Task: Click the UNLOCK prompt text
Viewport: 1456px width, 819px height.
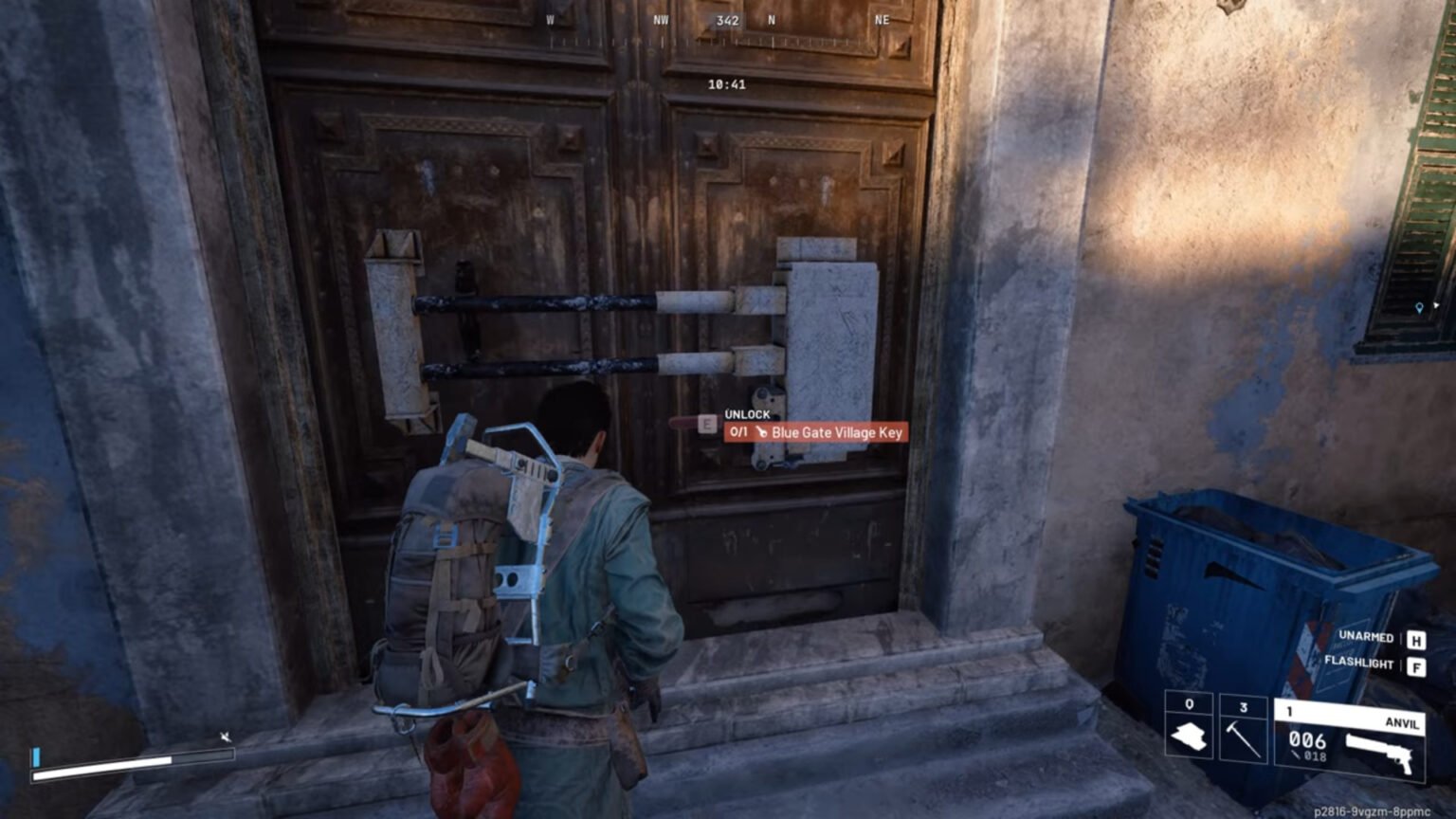Action: tap(746, 414)
